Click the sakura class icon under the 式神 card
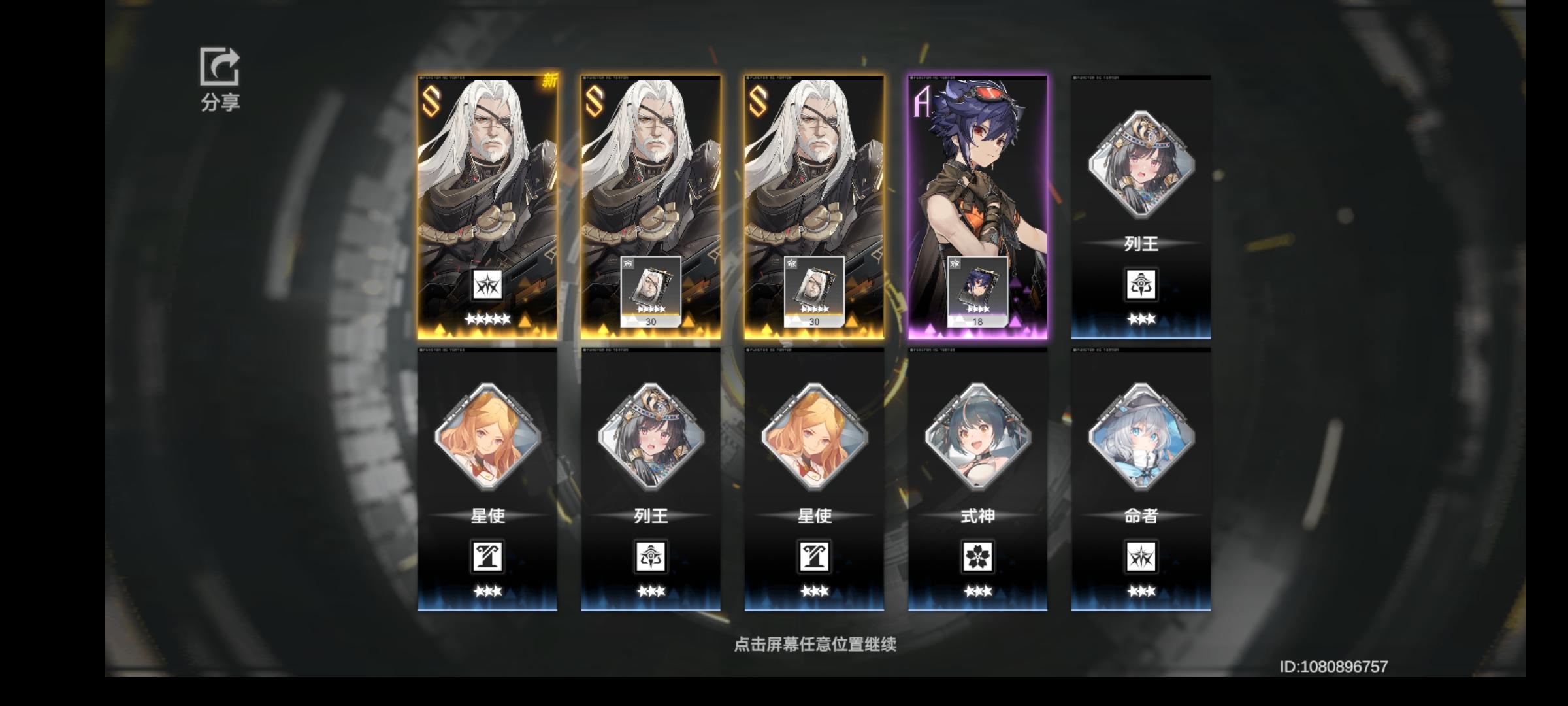This screenshot has height=706, width=1568. [x=978, y=555]
